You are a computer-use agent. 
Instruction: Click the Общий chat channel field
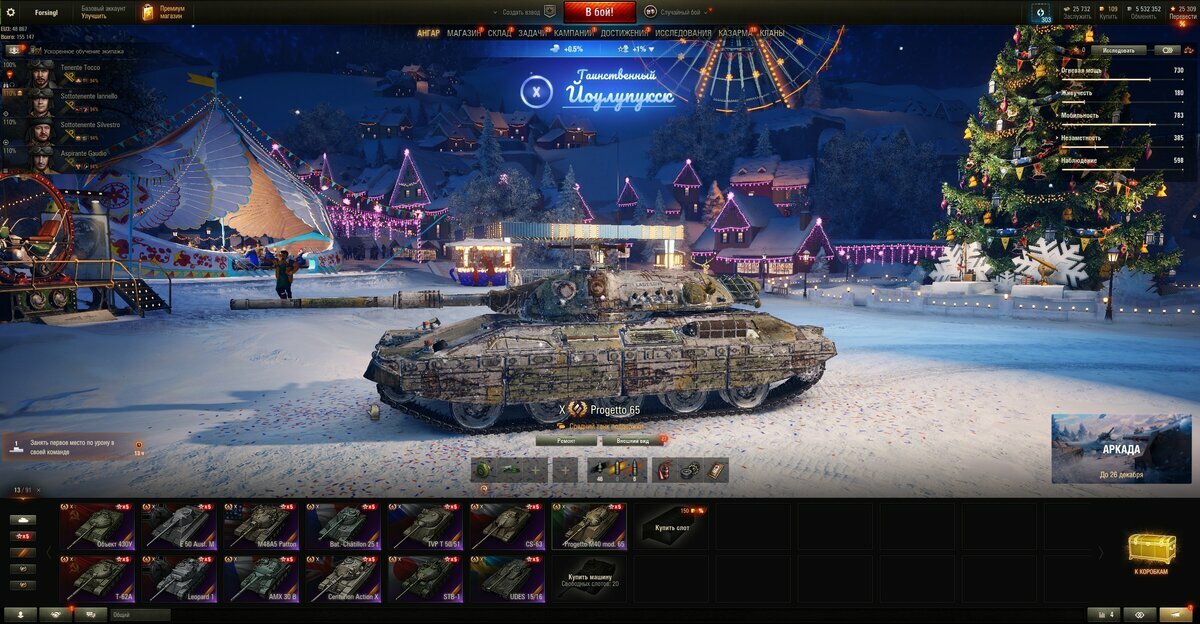tap(140, 615)
